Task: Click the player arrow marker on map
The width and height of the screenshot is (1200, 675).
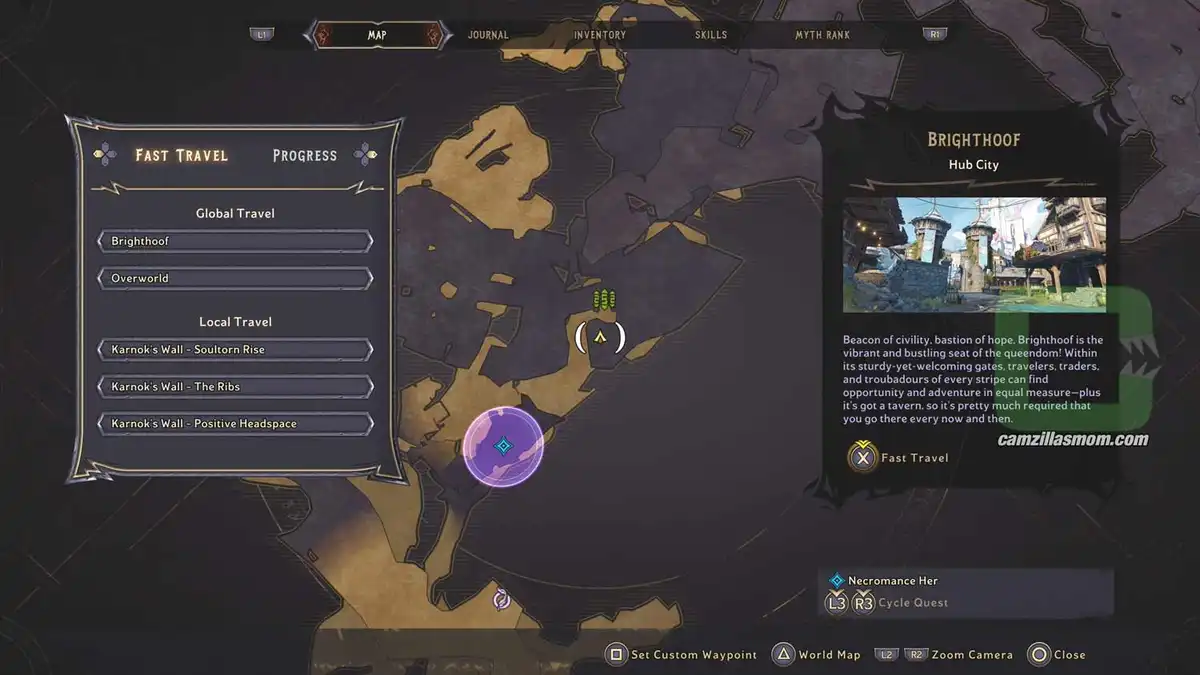Action: pos(600,338)
